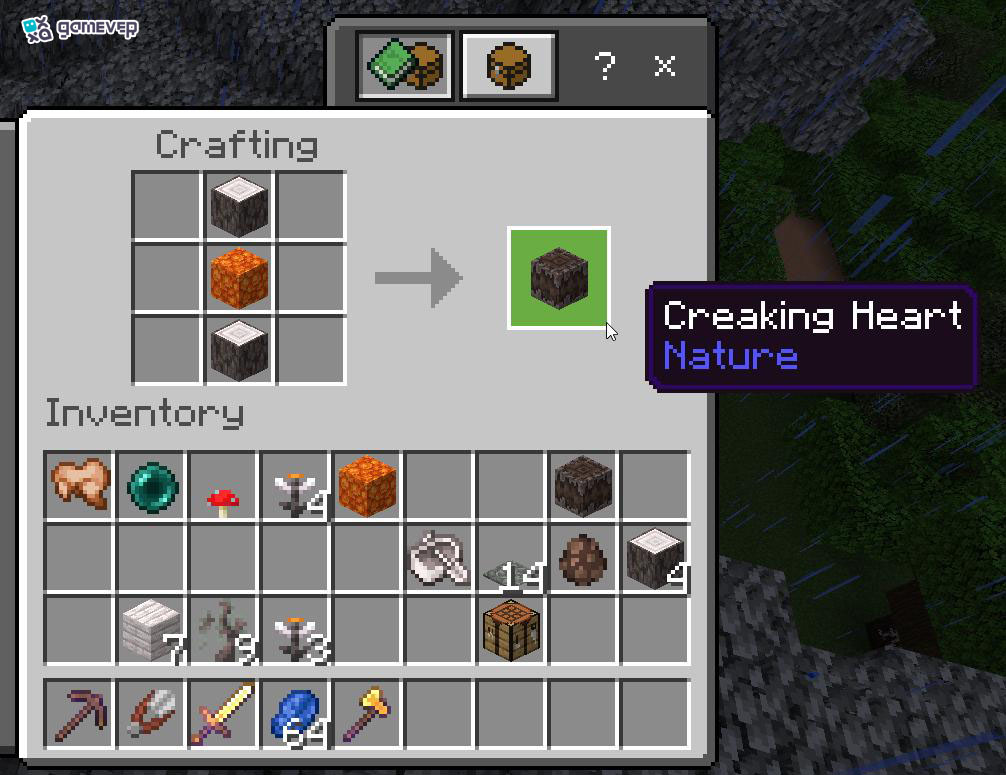Select the top log in the crafting grid
This screenshot has height=775, width=1006.
(240, 206)
